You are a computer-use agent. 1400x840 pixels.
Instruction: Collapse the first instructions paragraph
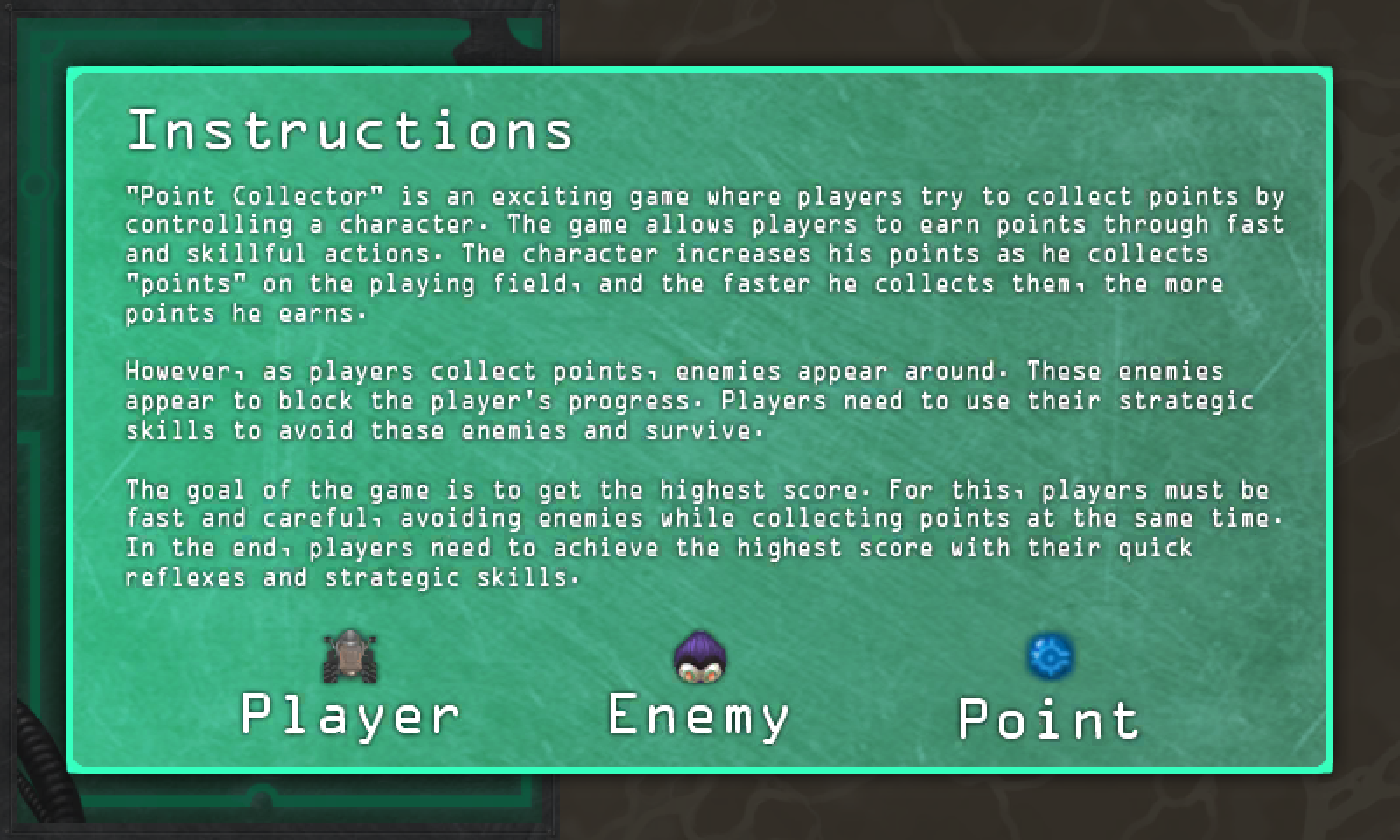[700, 254]
